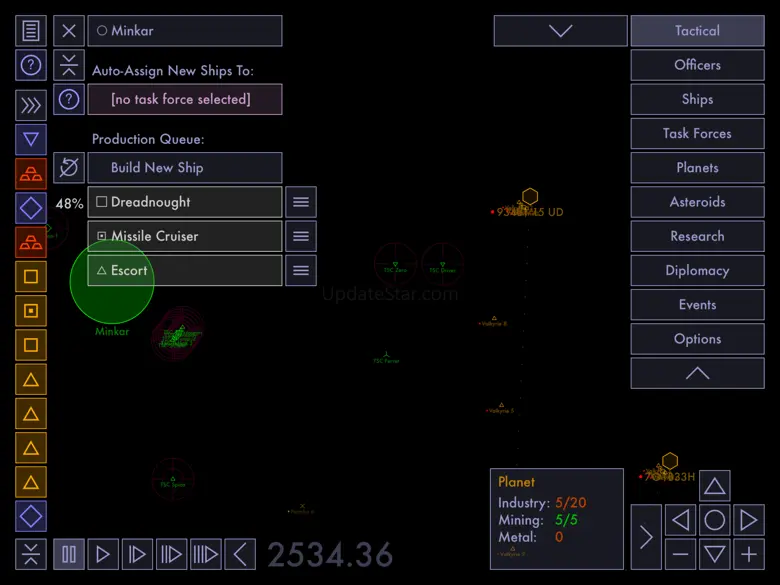
Task: Pause the game simulation
Action: click(x=69, y=553)
